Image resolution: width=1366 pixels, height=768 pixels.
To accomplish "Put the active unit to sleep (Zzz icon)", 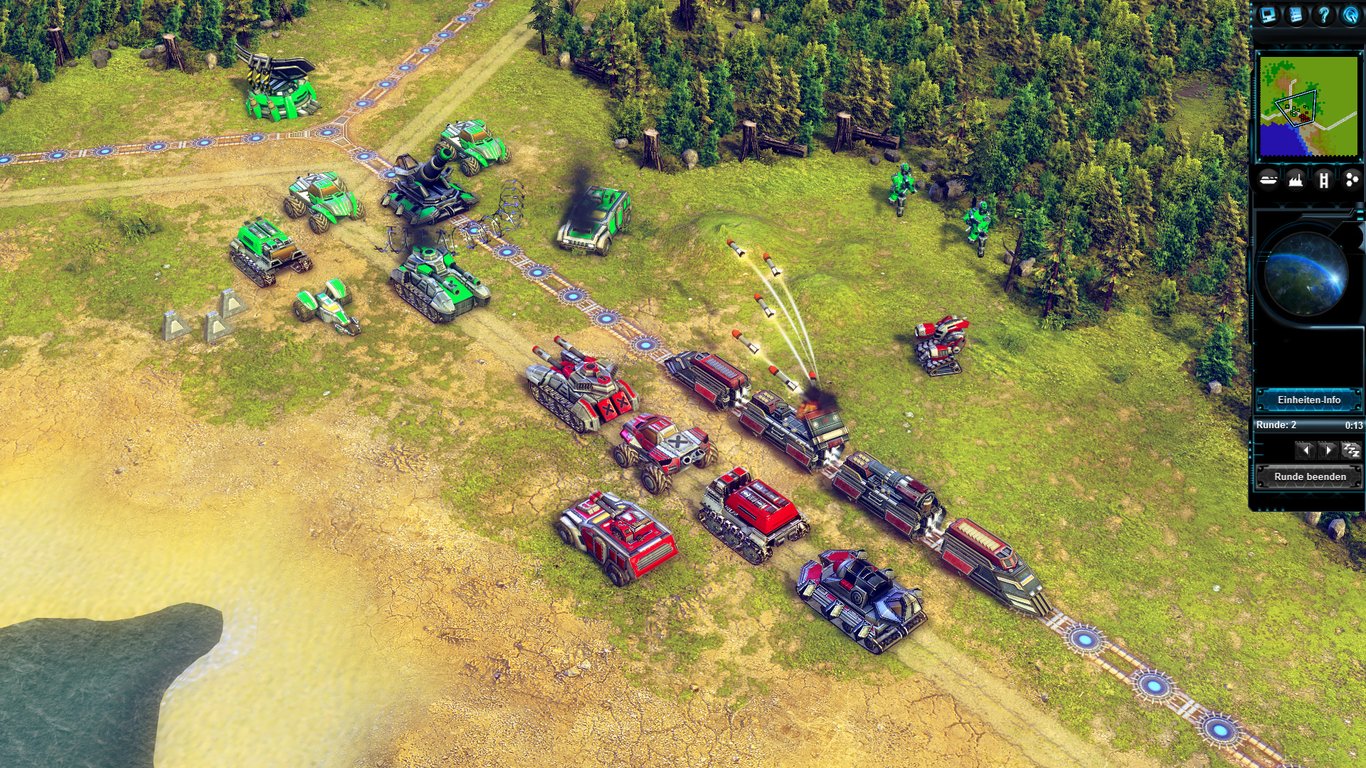I will (1351, 450).
